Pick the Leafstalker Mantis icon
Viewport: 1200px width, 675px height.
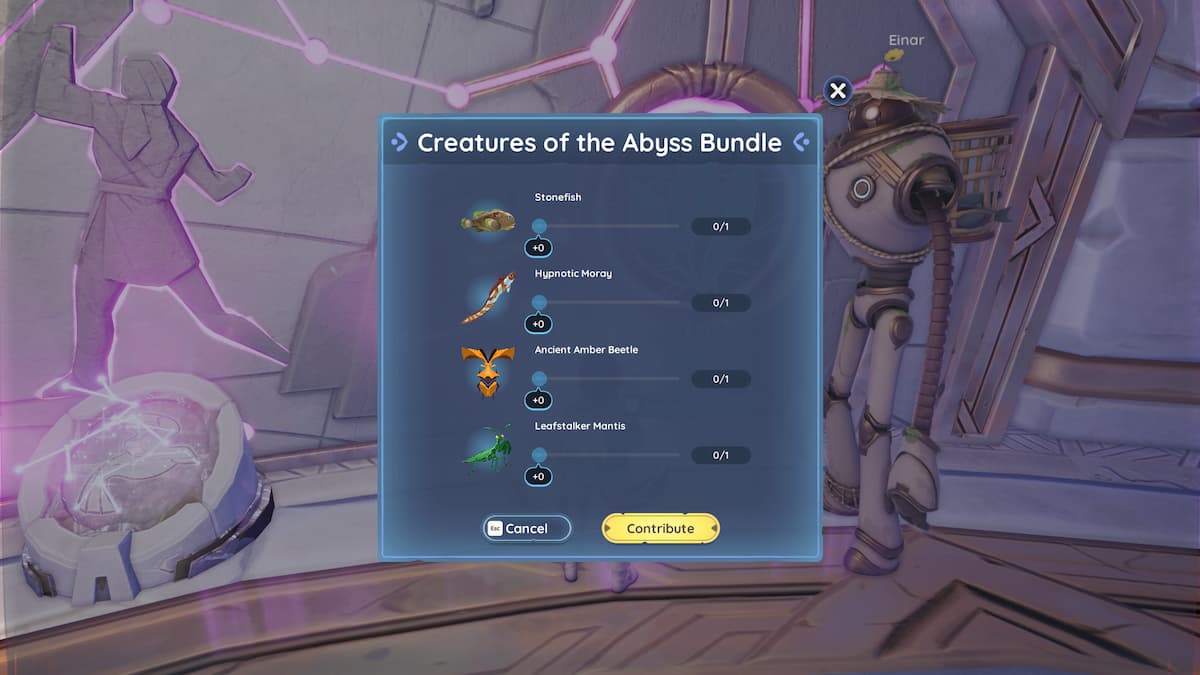[x=488, y=450]
